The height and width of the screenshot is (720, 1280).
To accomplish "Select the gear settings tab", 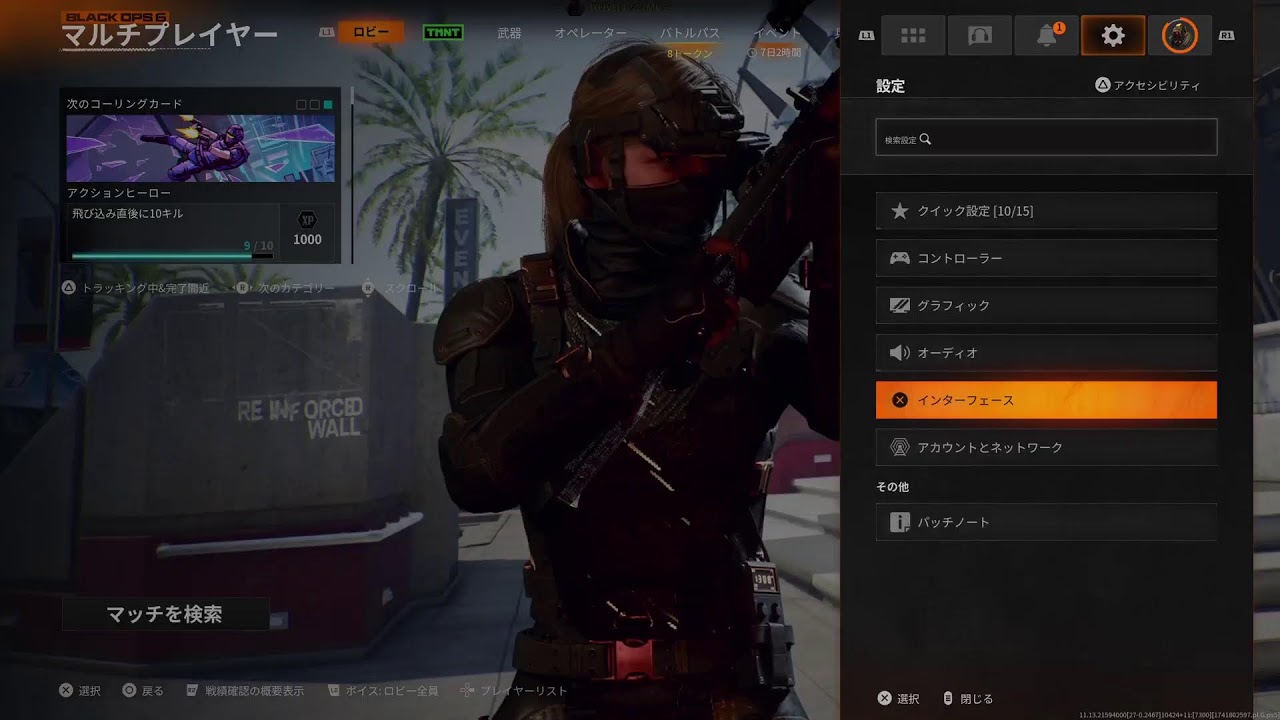I will tap(1113, 36).
